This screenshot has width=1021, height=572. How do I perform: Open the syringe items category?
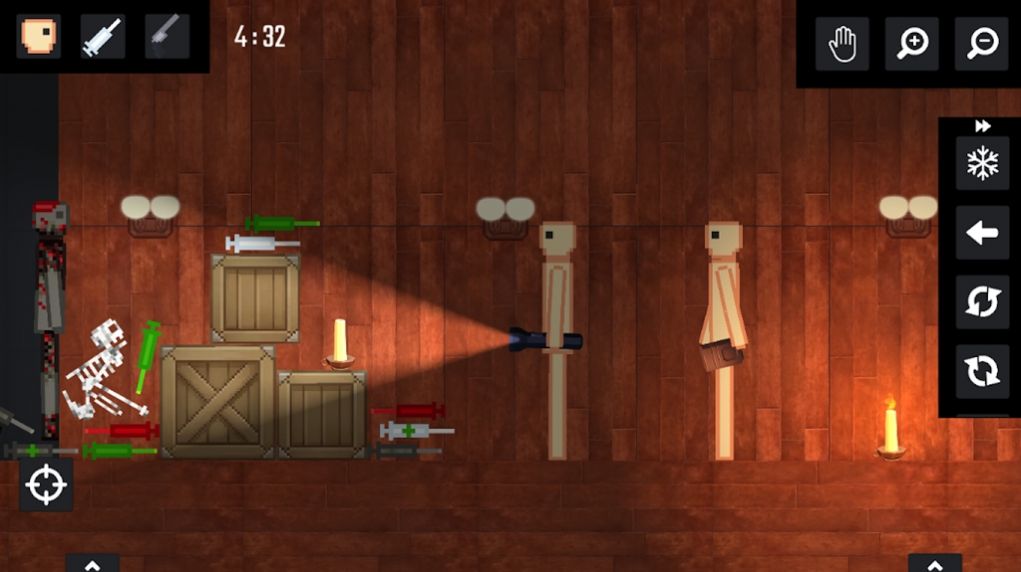point(102,36)
